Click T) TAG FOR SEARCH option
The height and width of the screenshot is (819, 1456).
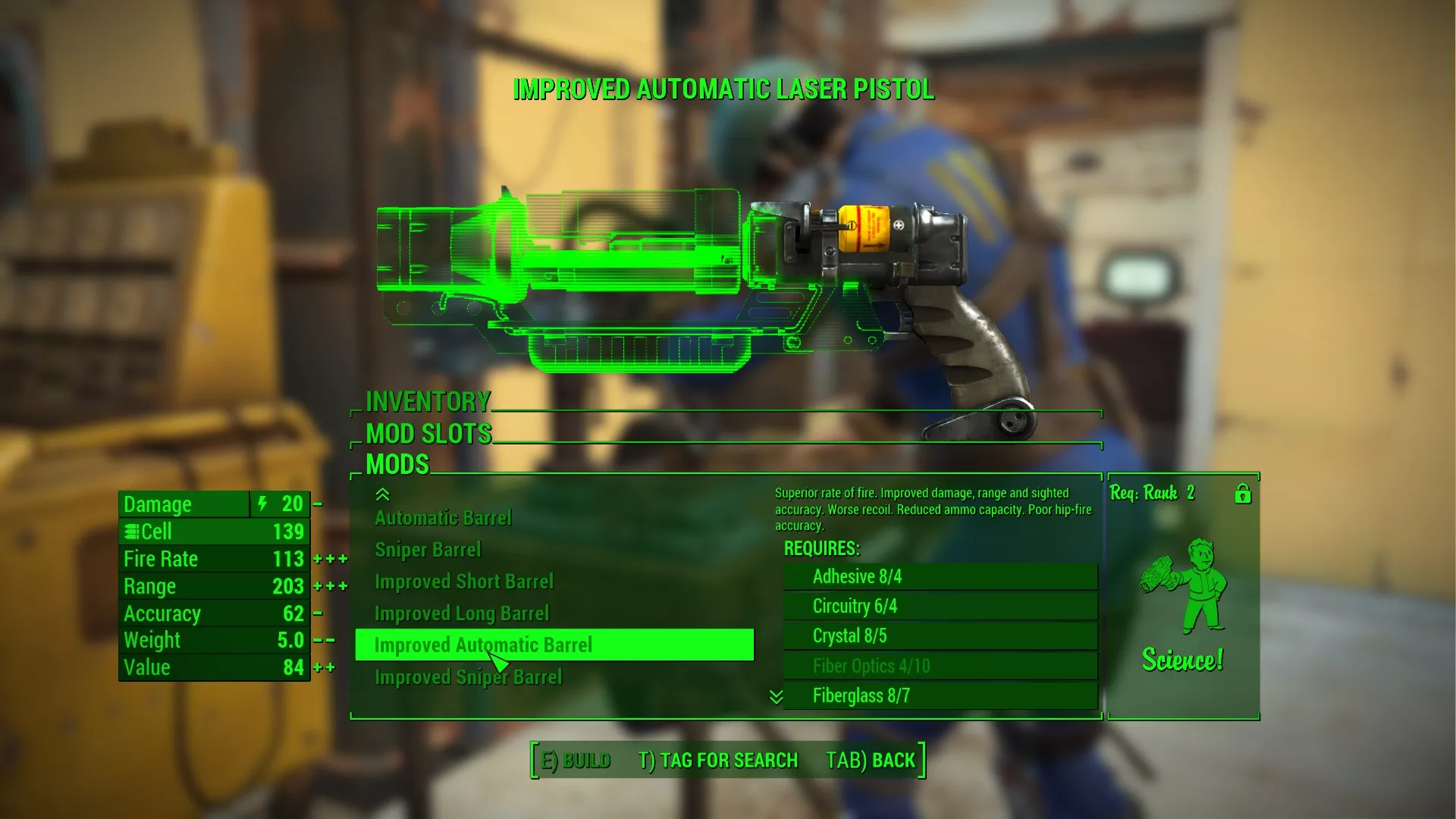tap(717, 760)
